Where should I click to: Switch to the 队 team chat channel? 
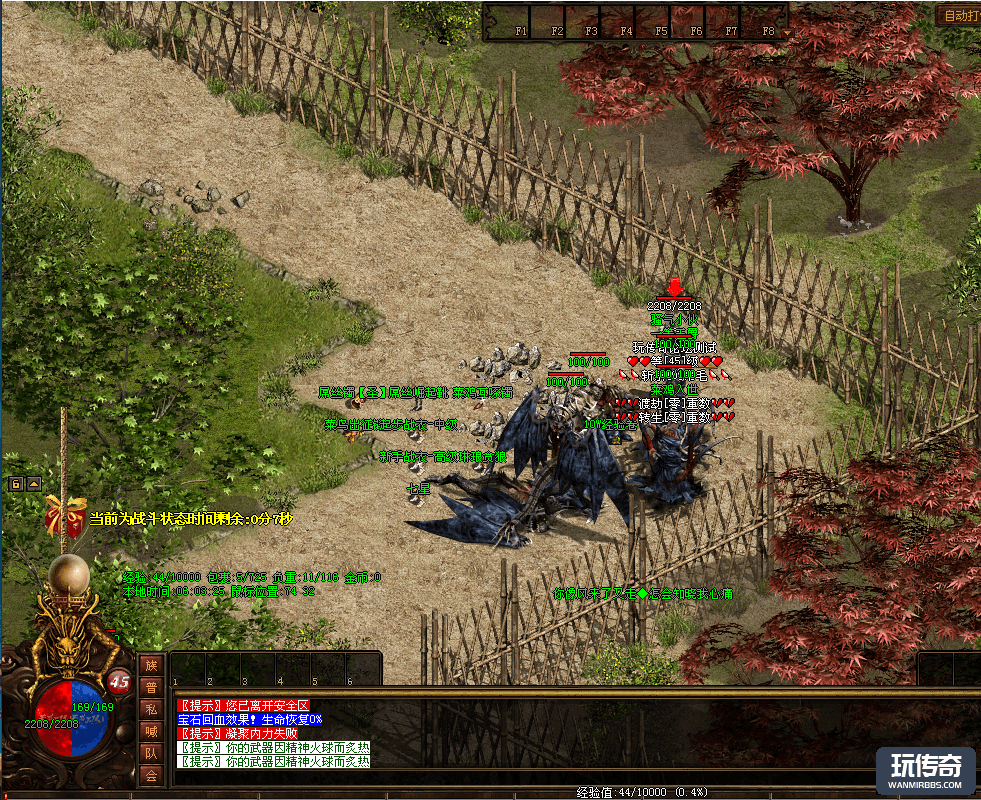tap(150, 753)
